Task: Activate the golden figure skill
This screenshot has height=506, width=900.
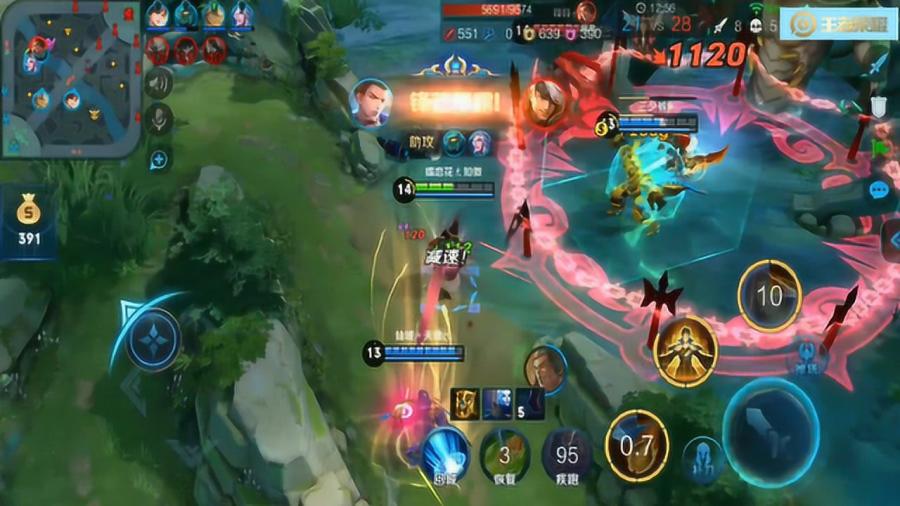Action: coord(686,350)
